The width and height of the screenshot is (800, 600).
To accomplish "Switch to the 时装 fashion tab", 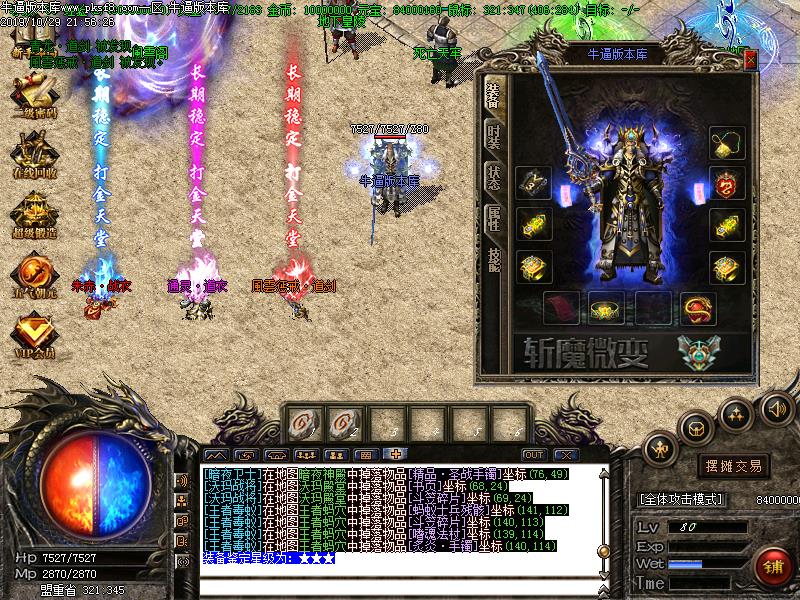I will [494, 137].
